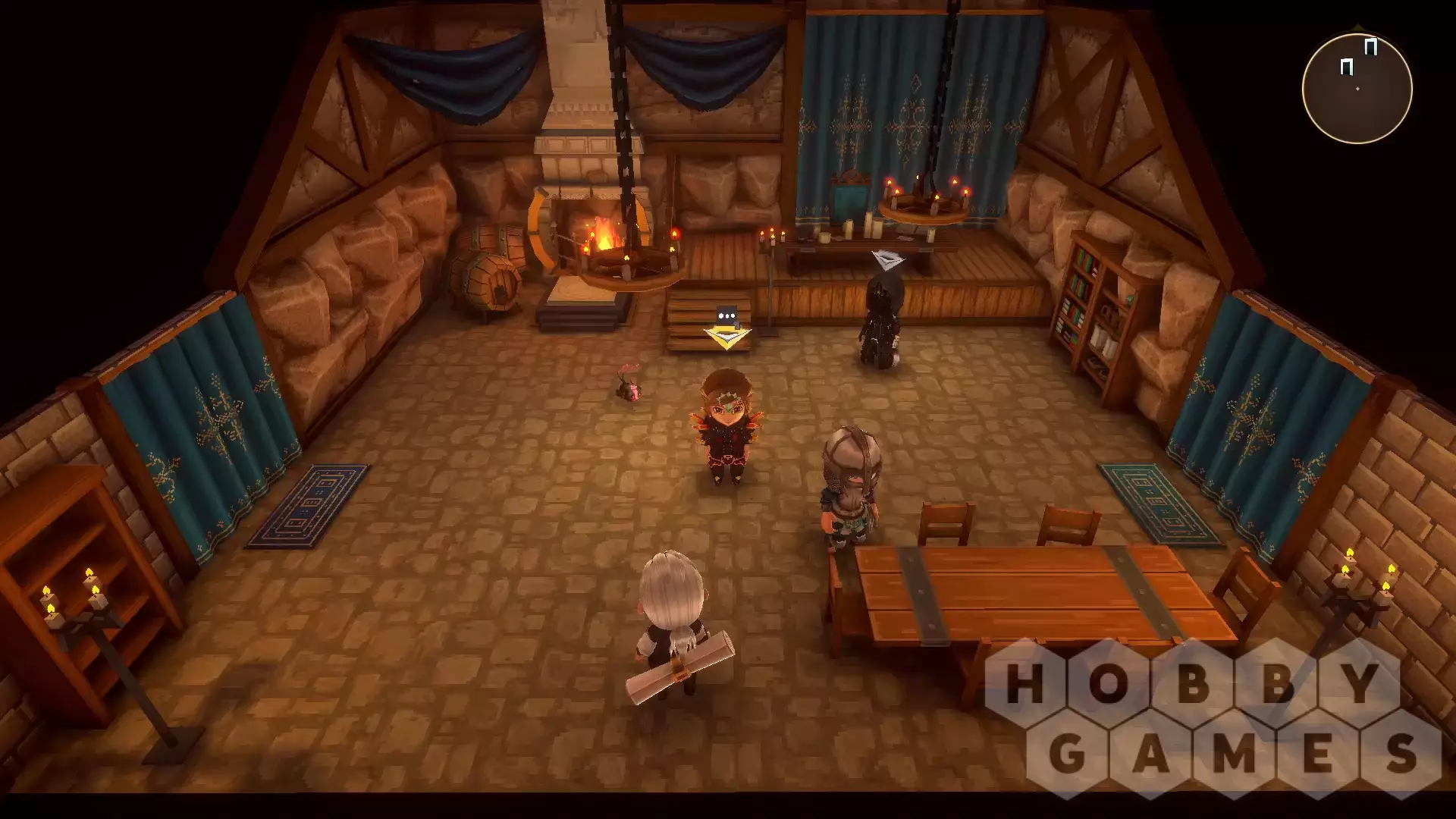Select the speech bubble marker above the NPC
Screen dimensions: 1456x819
pos(726,315)
